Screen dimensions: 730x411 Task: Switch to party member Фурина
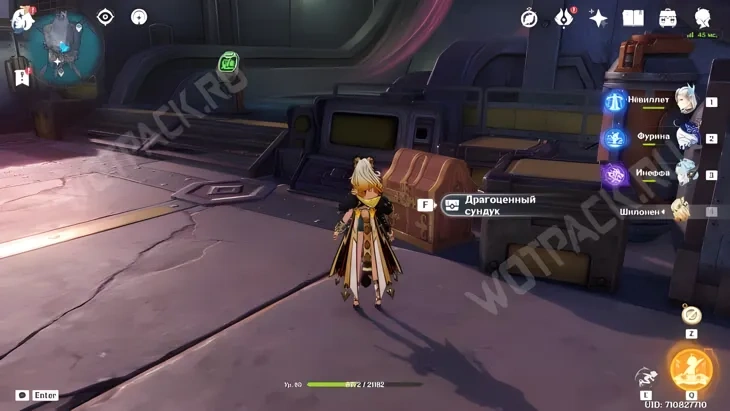pos(684,138)
